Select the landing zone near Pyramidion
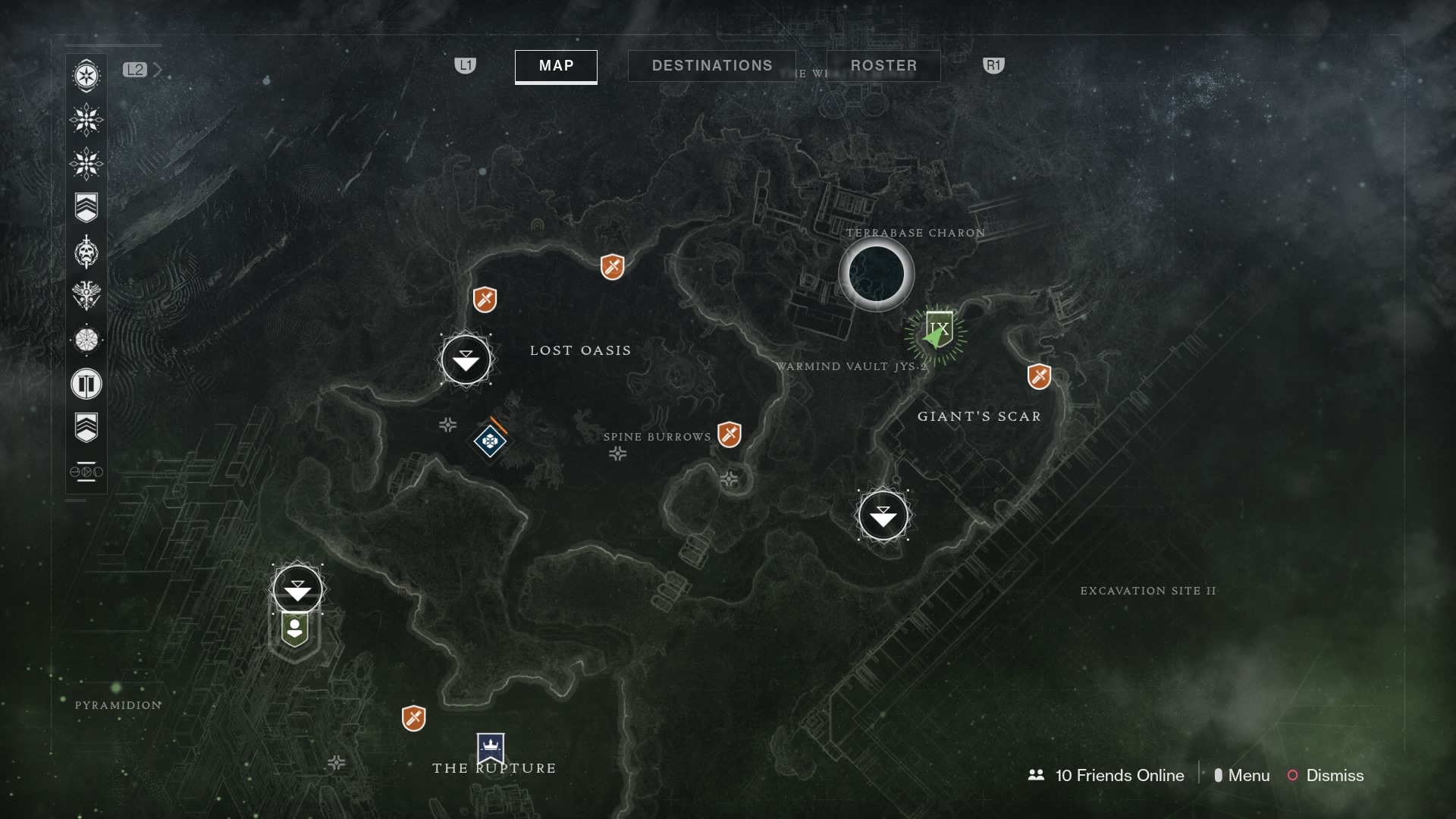 coord(297,588)
